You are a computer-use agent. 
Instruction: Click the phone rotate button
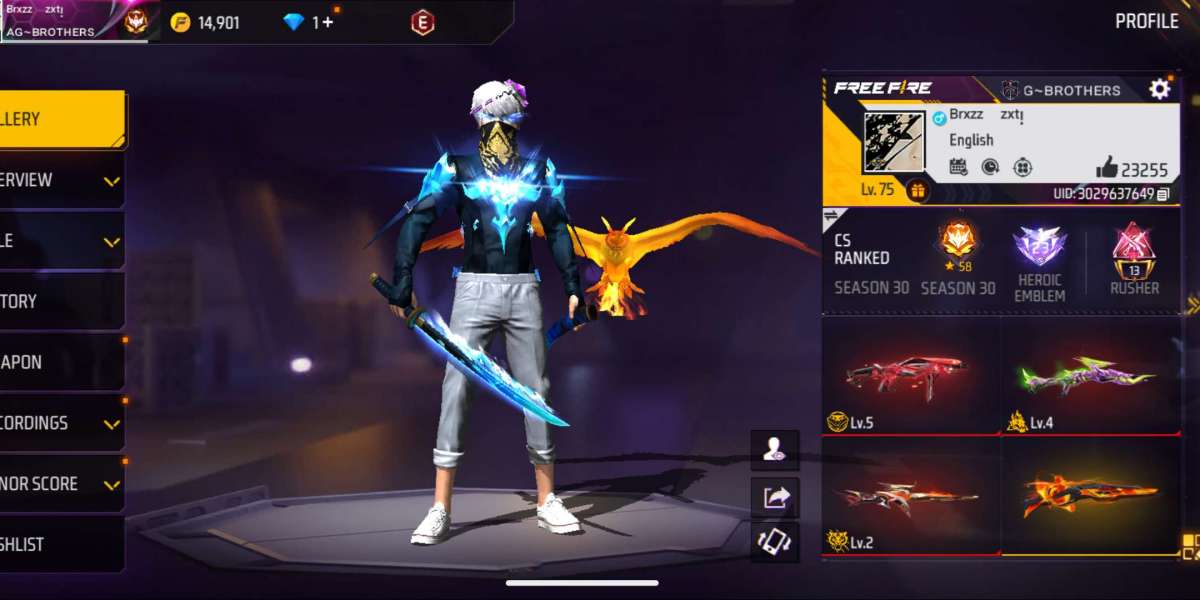coord(775,541)
